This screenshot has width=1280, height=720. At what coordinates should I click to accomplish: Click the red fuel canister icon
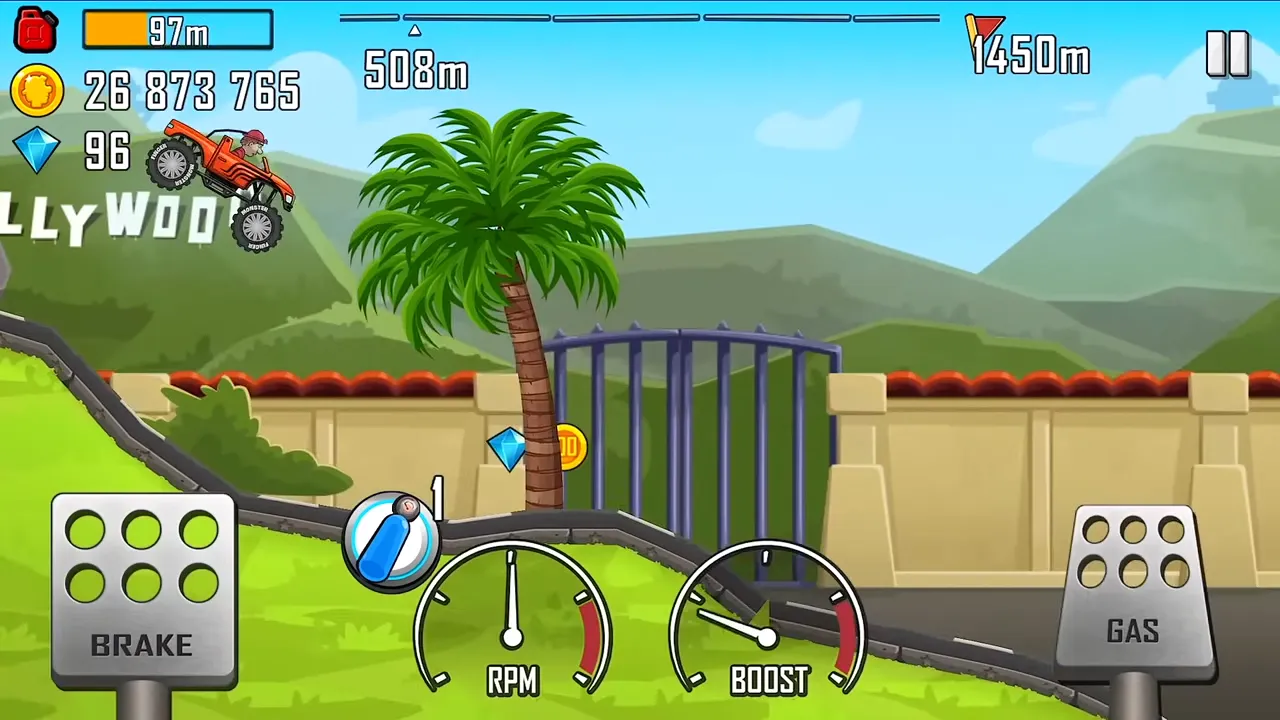(x=35, y=29)
